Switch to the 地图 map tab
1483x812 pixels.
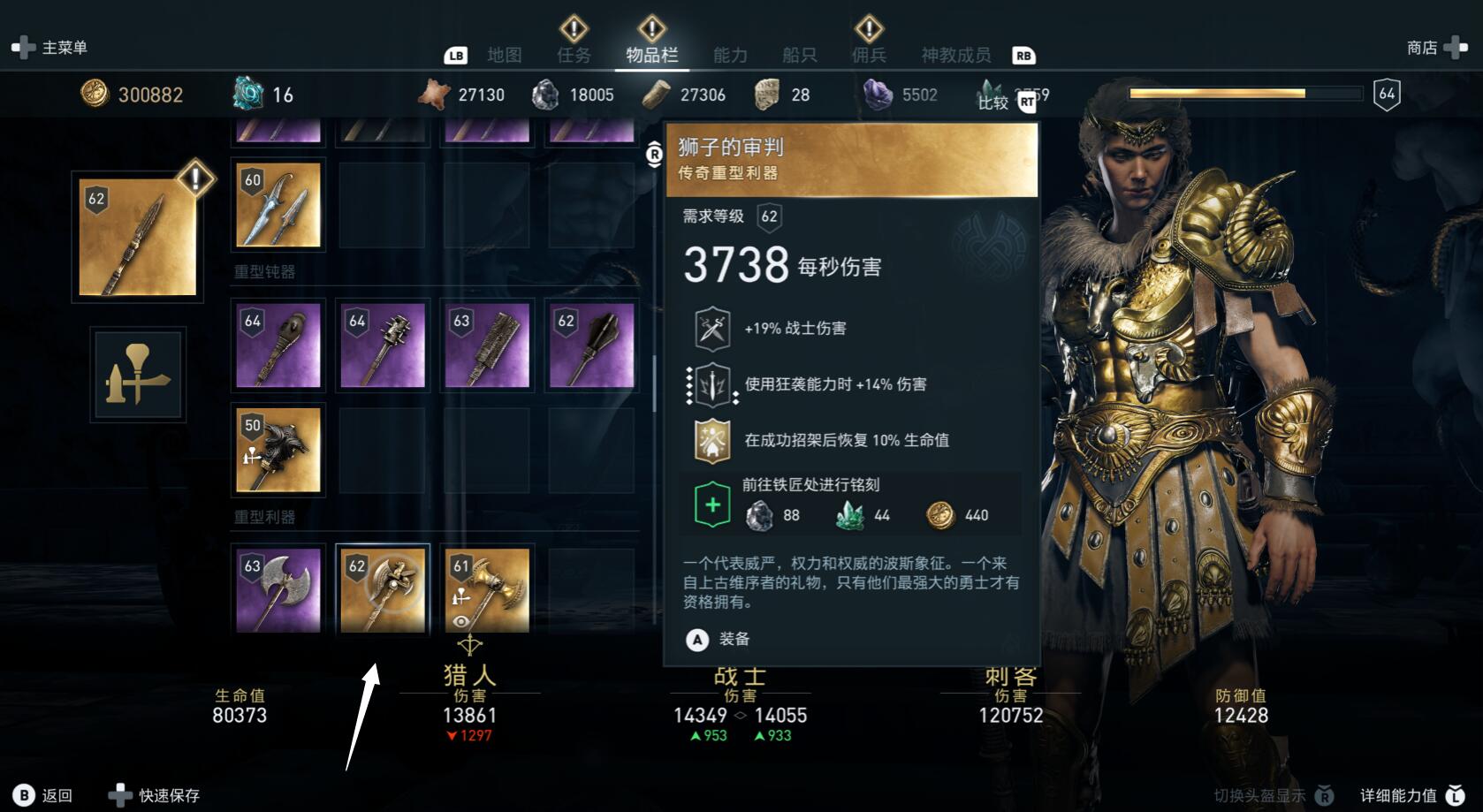click(x=505, y=55)
